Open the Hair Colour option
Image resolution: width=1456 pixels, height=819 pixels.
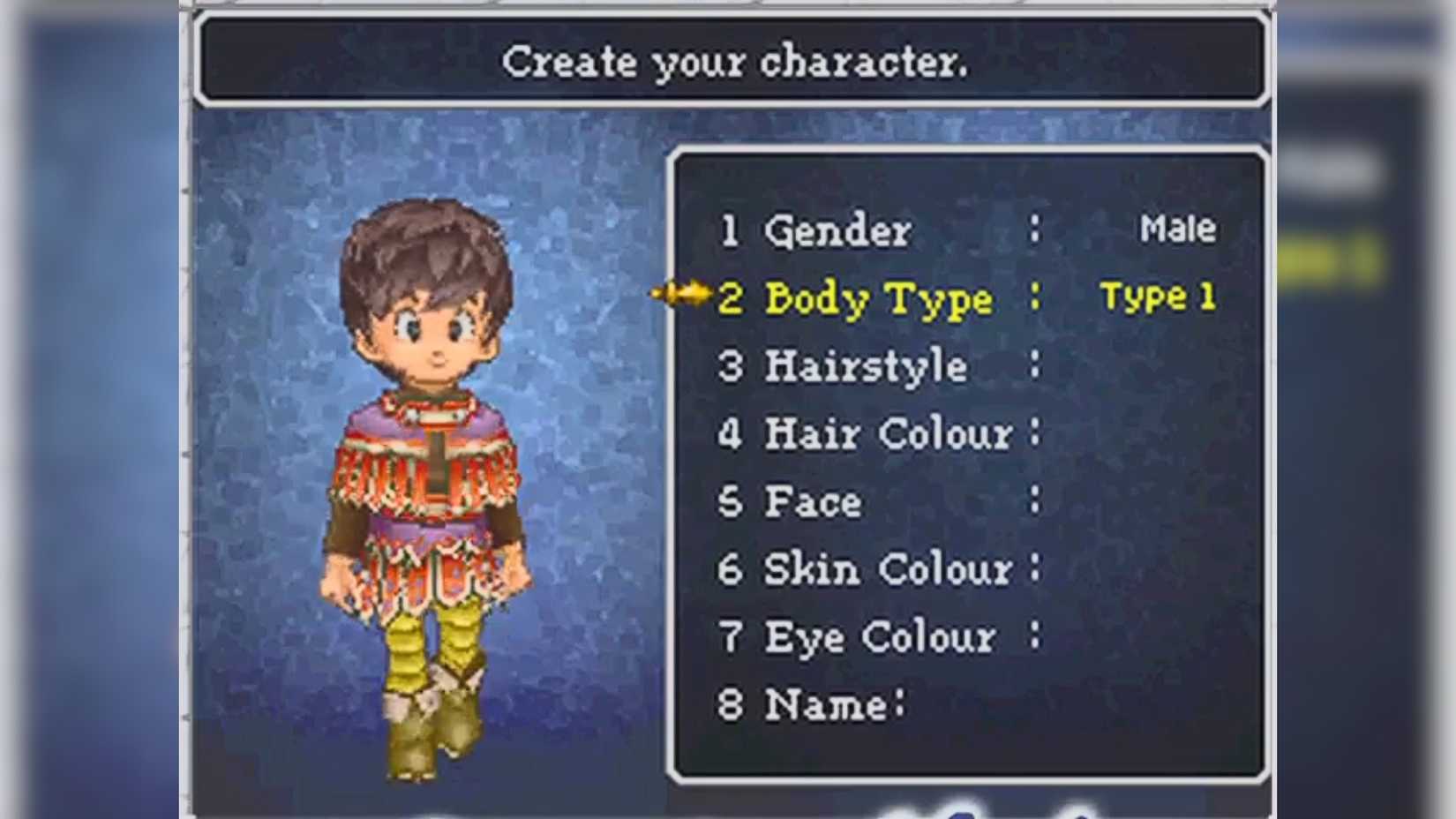point(887,433)
